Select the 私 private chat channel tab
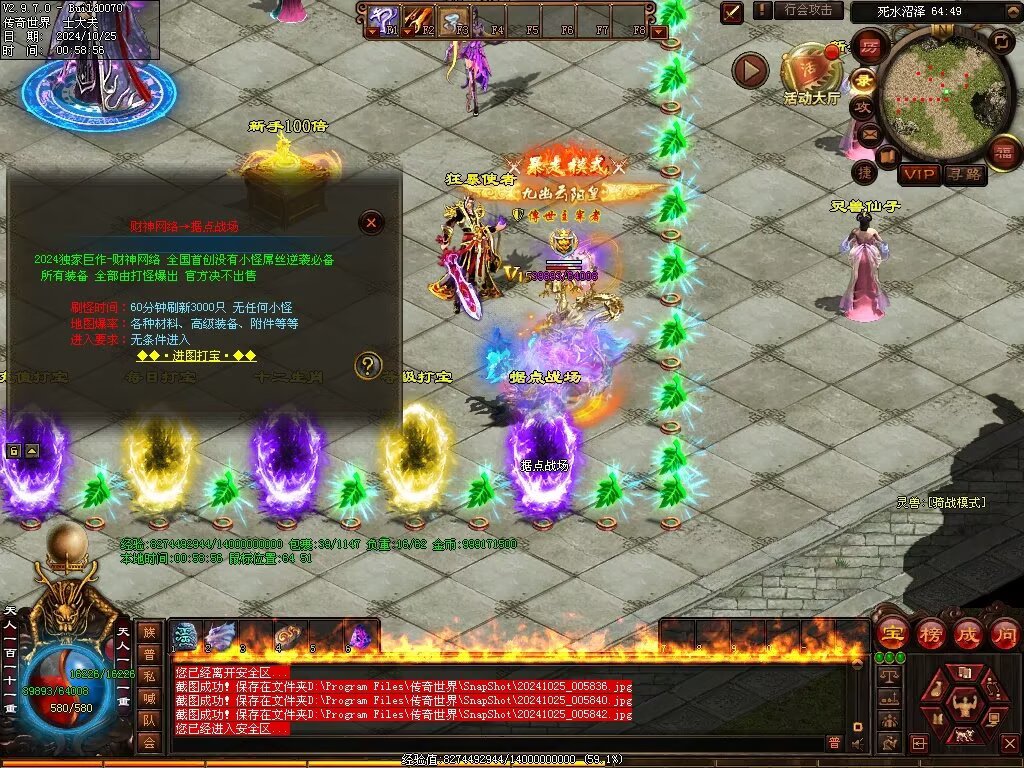Viewport: 1024px width, 768px height. [x=149, y=675]
